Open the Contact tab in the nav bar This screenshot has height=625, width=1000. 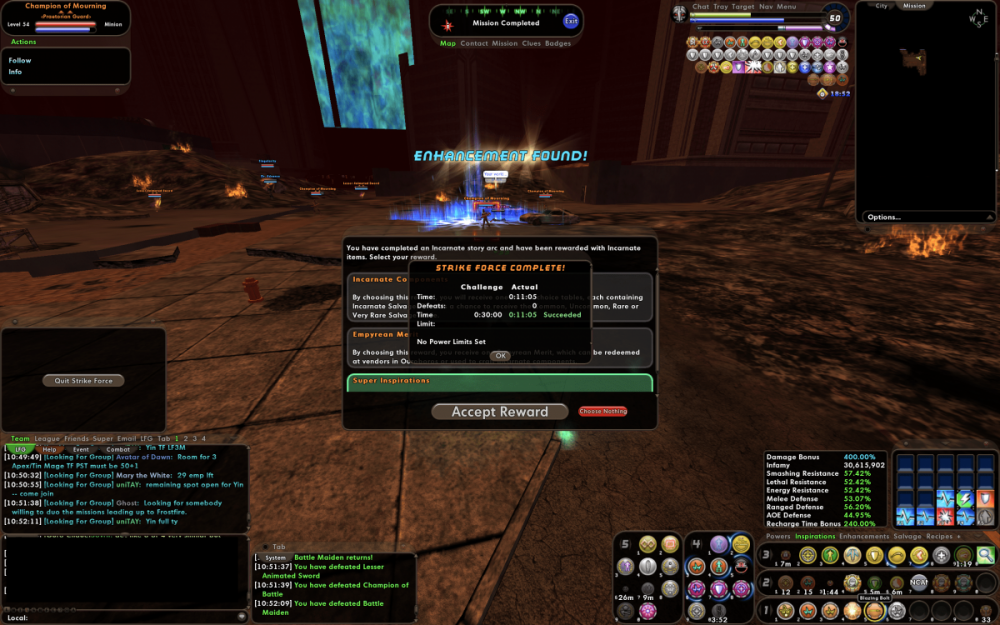click(x=474, y=44)
